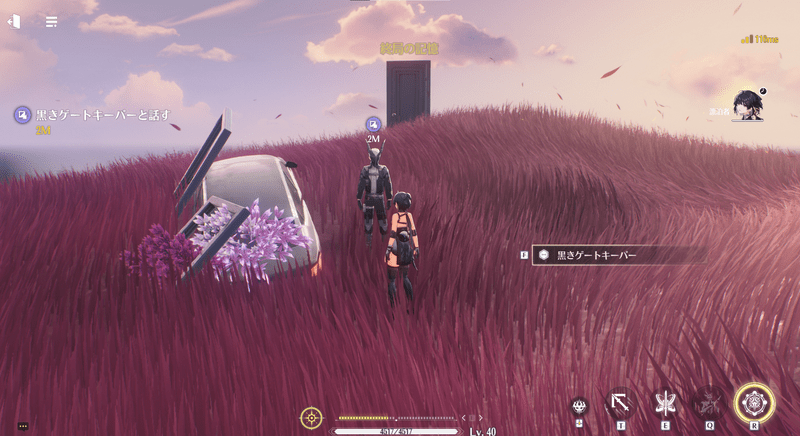Select the party character portrait
The width and height of the screenshot is (800, 436).
(x=747, y=103)
